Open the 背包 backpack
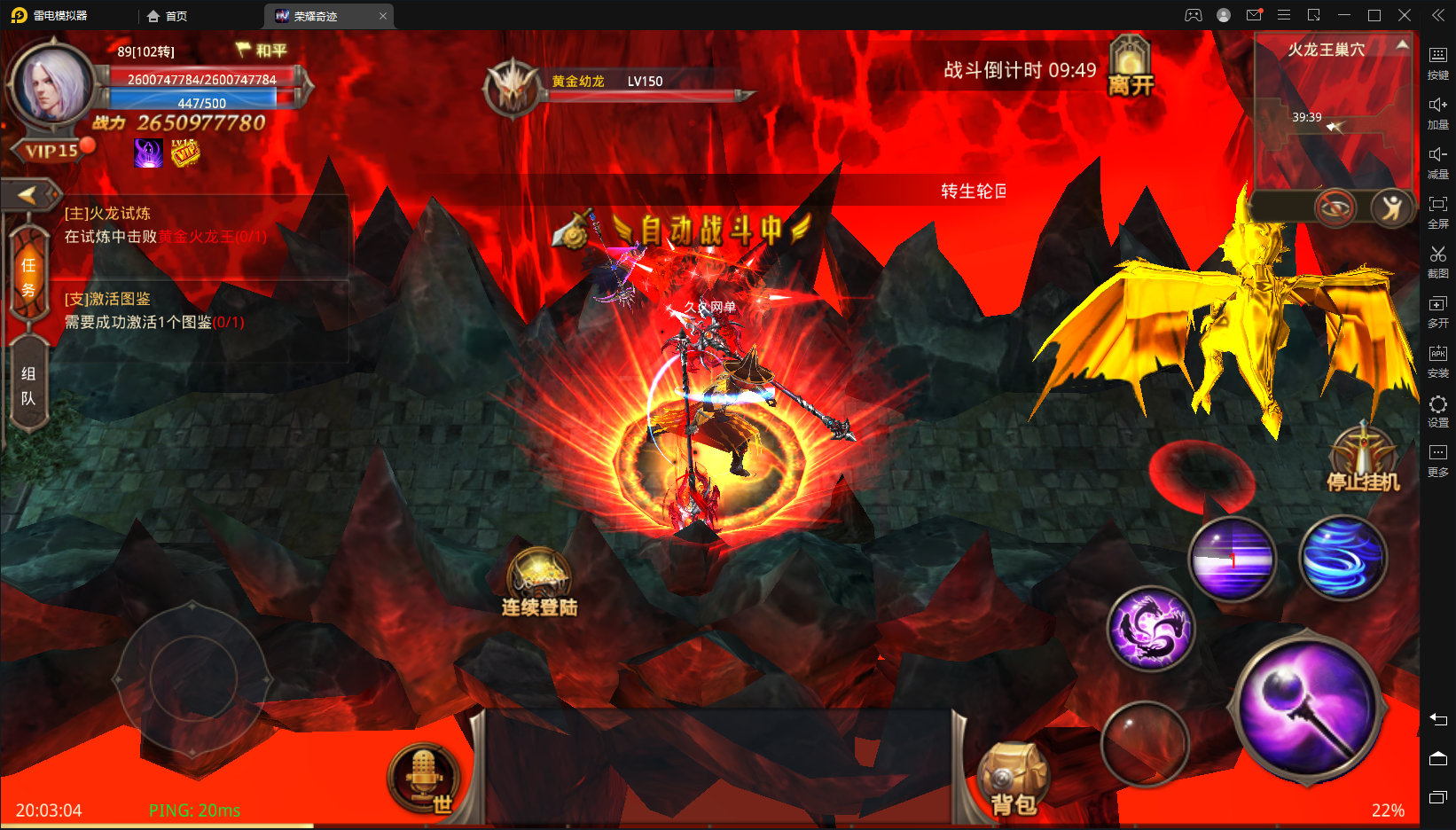Viewport: 1456px width, 830px height. coord(1013,778)
